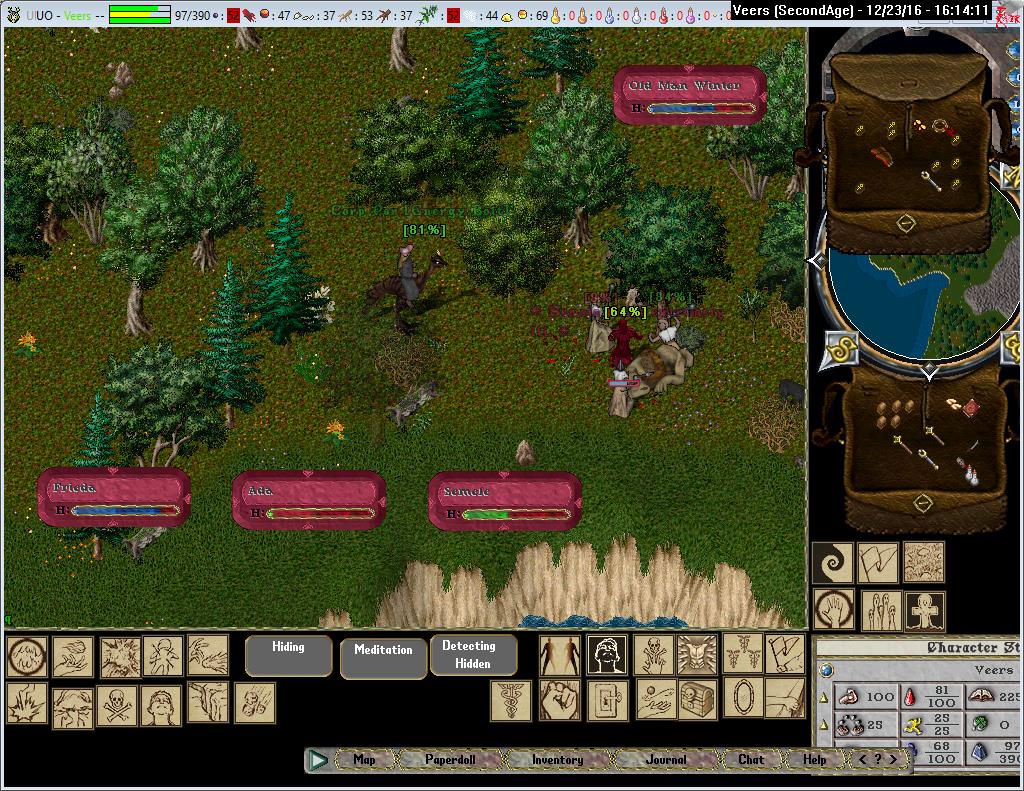The width and height of the screenshot is (1024, 791).
Task: Open the Paperdoll menu entry
Action: (450, 760)
